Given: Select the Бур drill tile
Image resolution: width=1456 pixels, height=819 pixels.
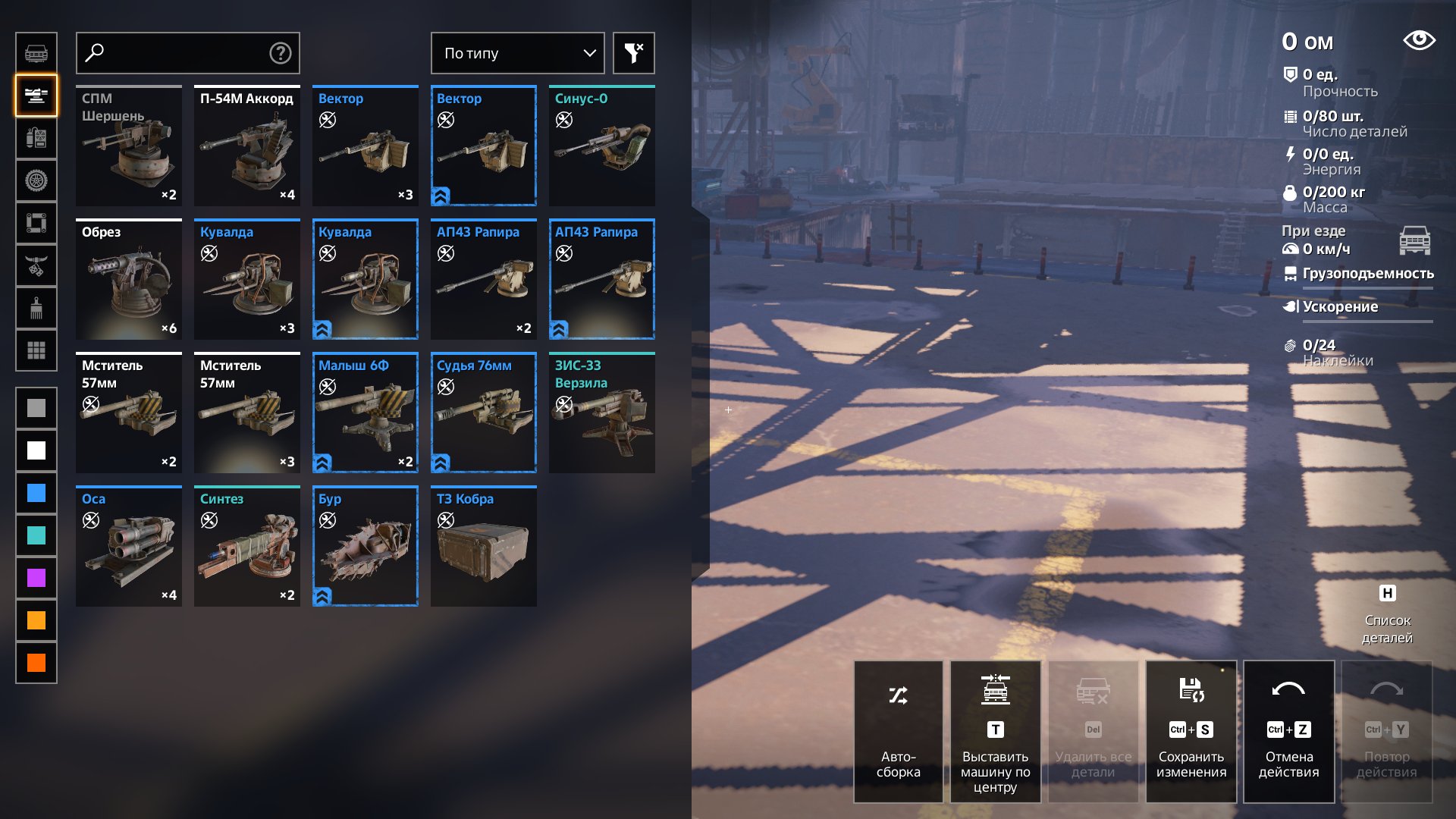Looking at the screenshot, I should coord(366,547).
